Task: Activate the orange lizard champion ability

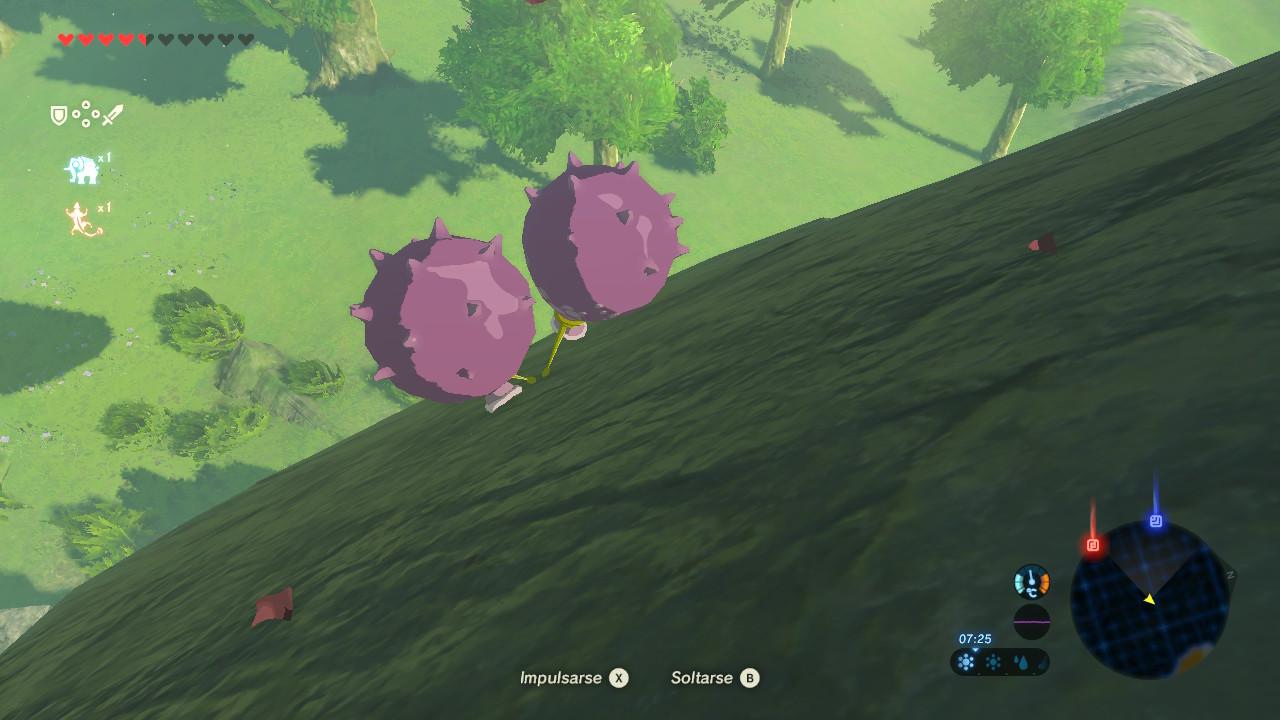Action: coord(83,220)
